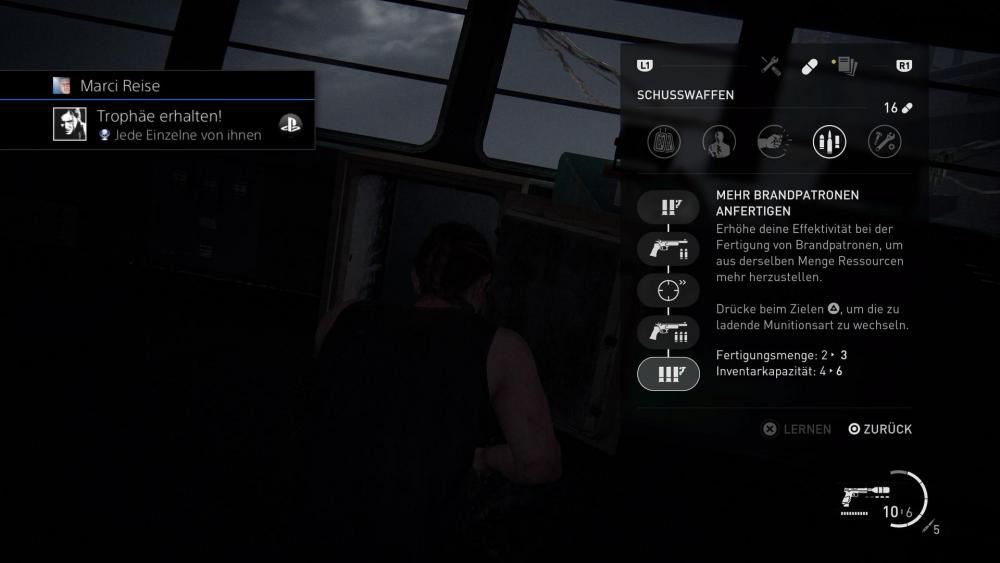This screenshot has width=1000, height=563.
Task: Click the Lernen button
Action: [x=797, y=429]
